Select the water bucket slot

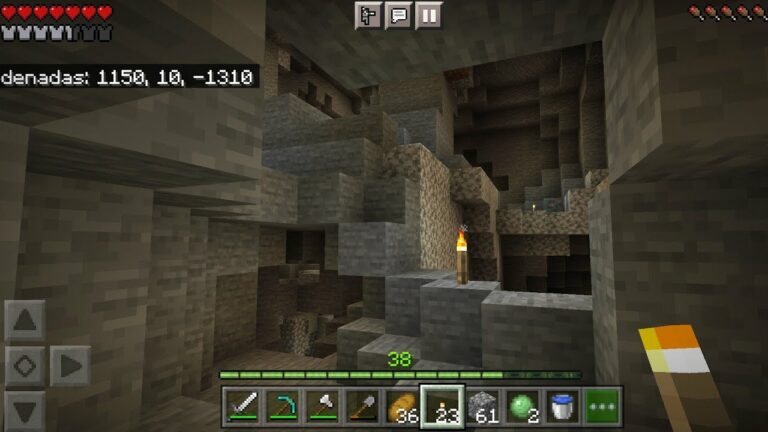[x=562, y=406]
